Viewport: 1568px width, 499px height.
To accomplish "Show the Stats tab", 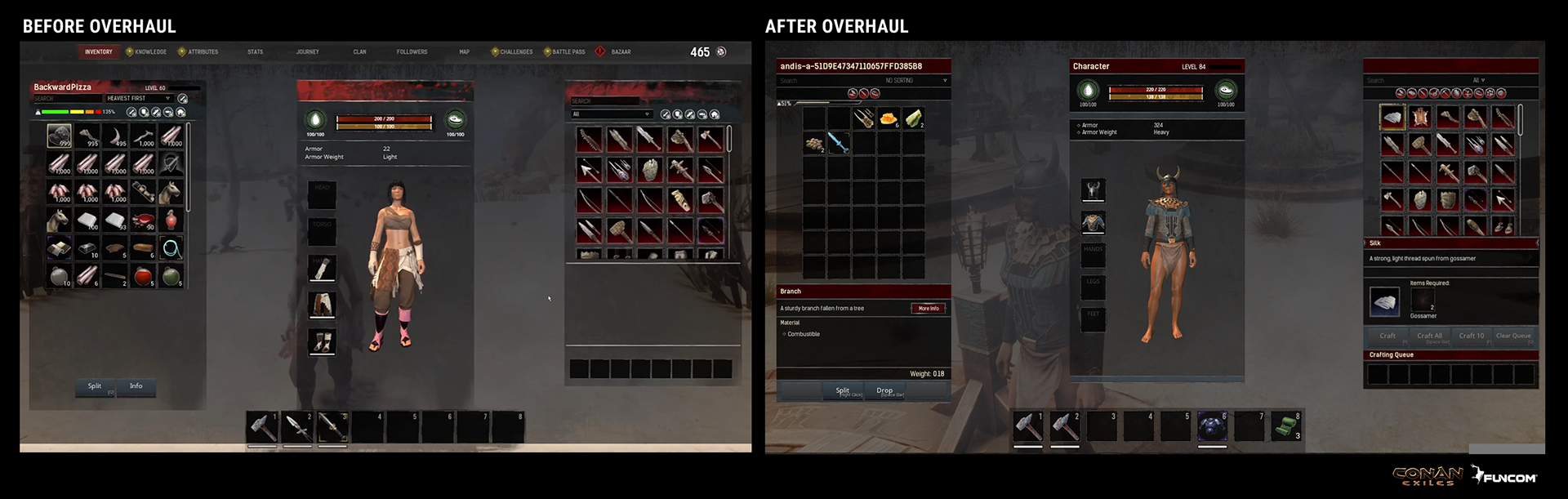I will (256, 52).
